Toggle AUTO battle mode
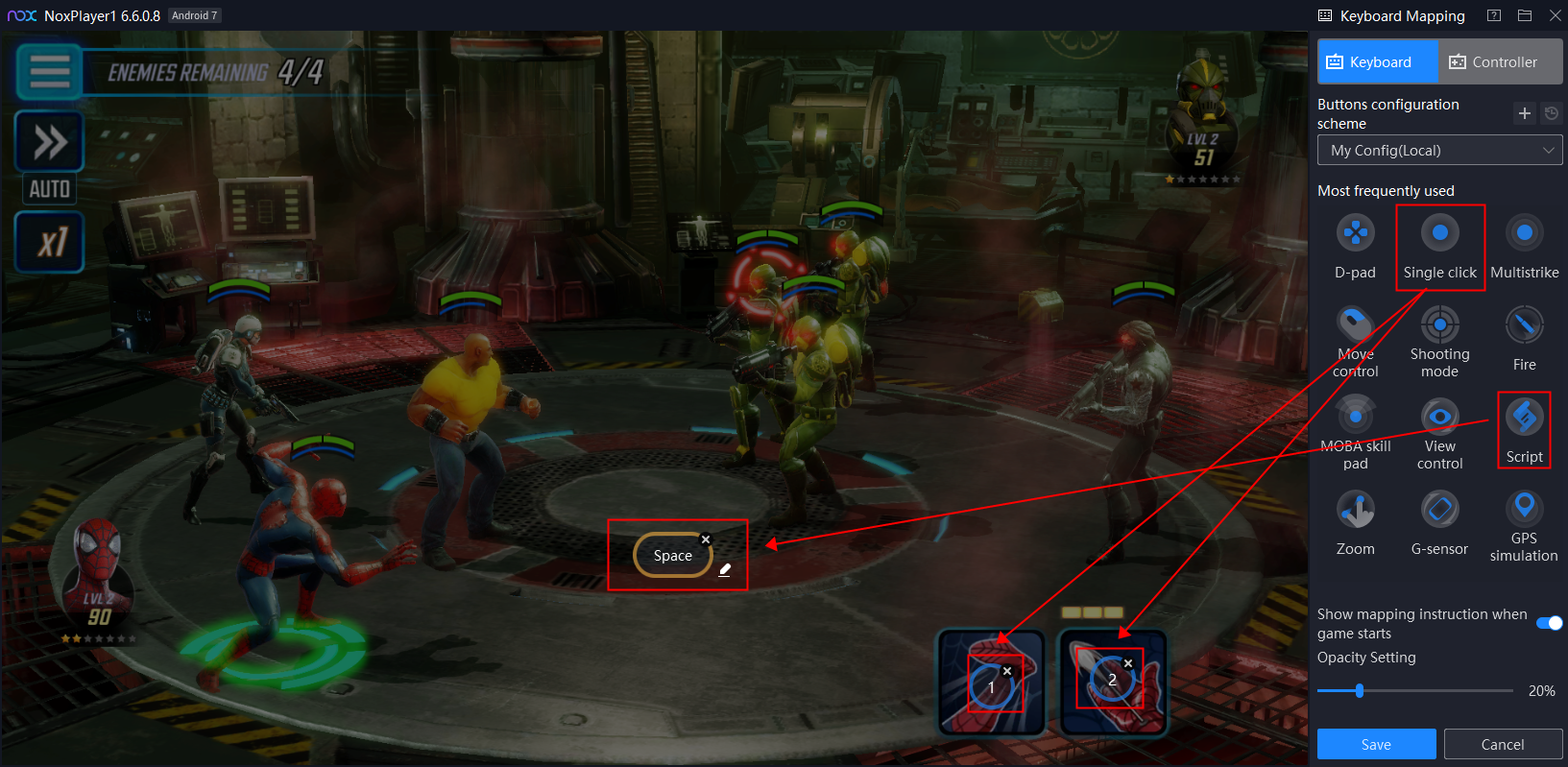This screenshot has width=1568, height=767. click(50, 189)
